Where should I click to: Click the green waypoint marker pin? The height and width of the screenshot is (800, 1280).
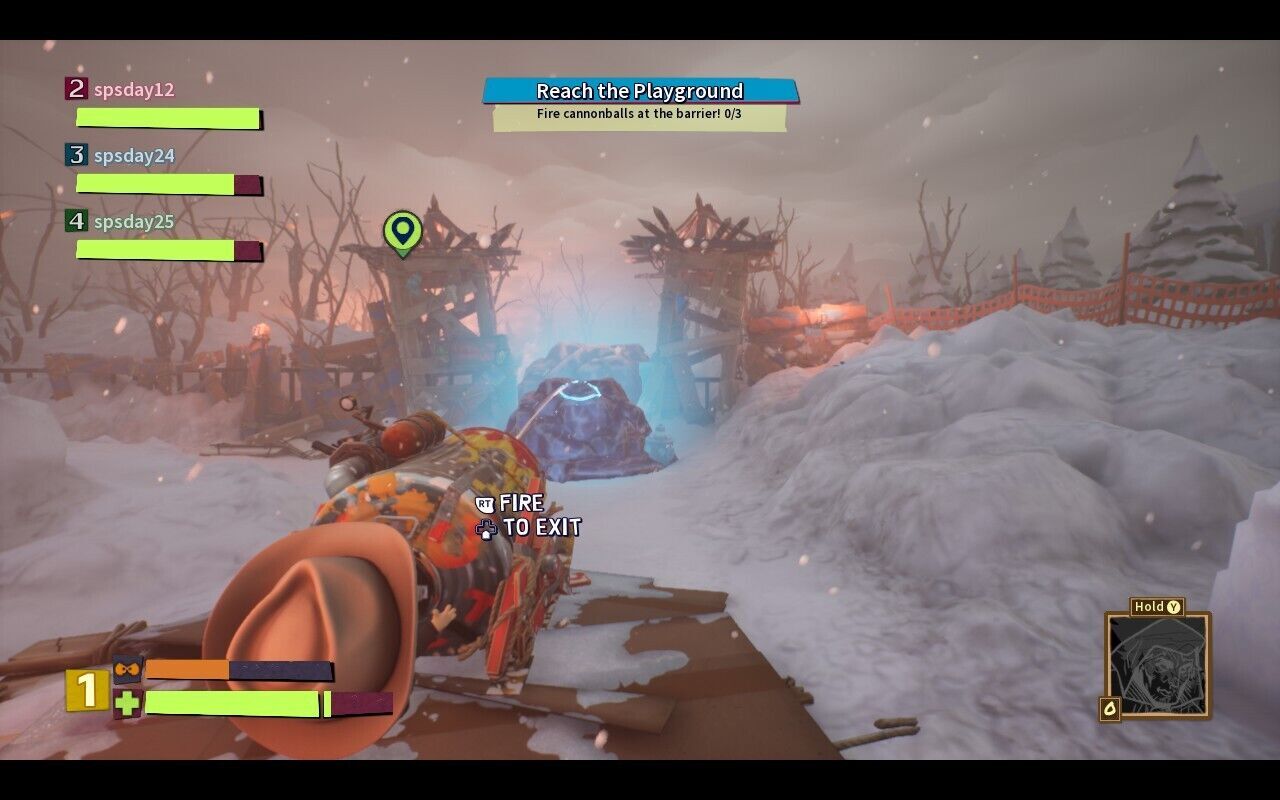[x=402, y=232]
